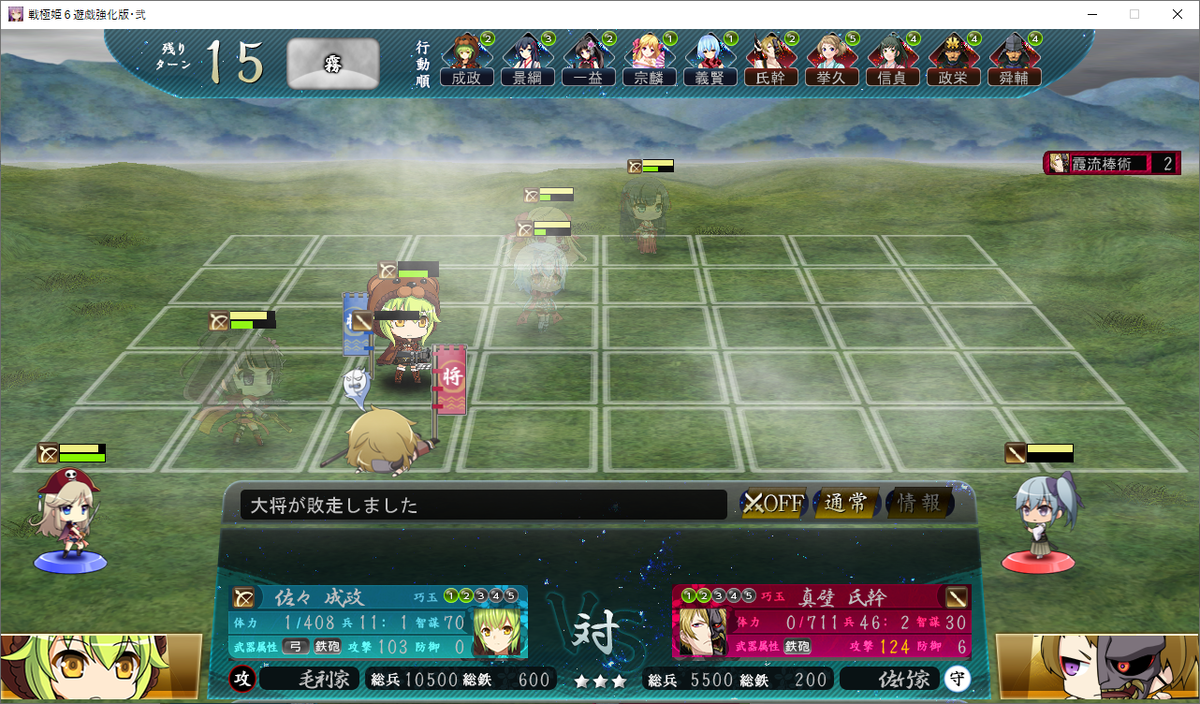Select 舜輔 in the turn order
The width and height of the screenshot is (1200, 704).
pyautogui.click(x=1014, y=61)
